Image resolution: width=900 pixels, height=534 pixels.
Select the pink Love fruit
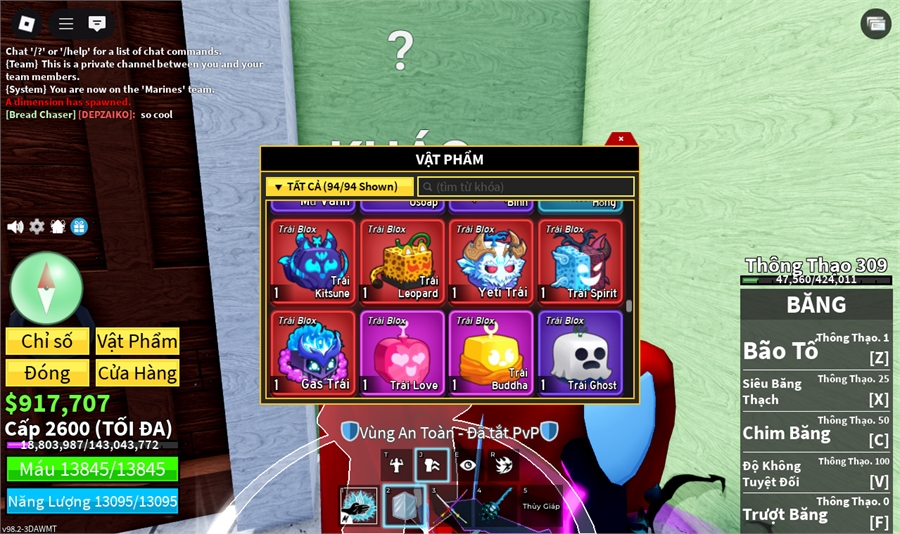(x=402, y=352)
